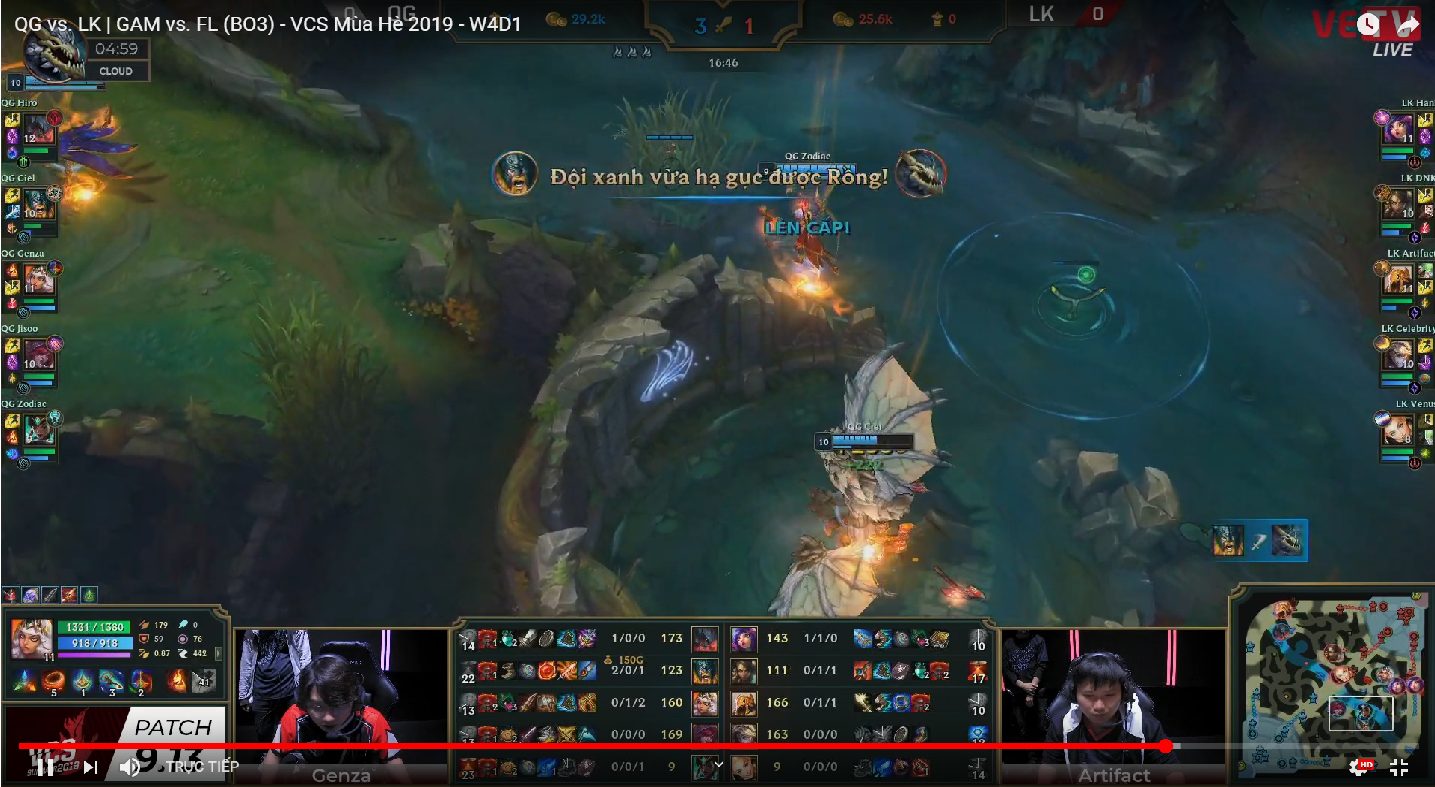Select QG Ciel's champion portrait

[37, 203]
